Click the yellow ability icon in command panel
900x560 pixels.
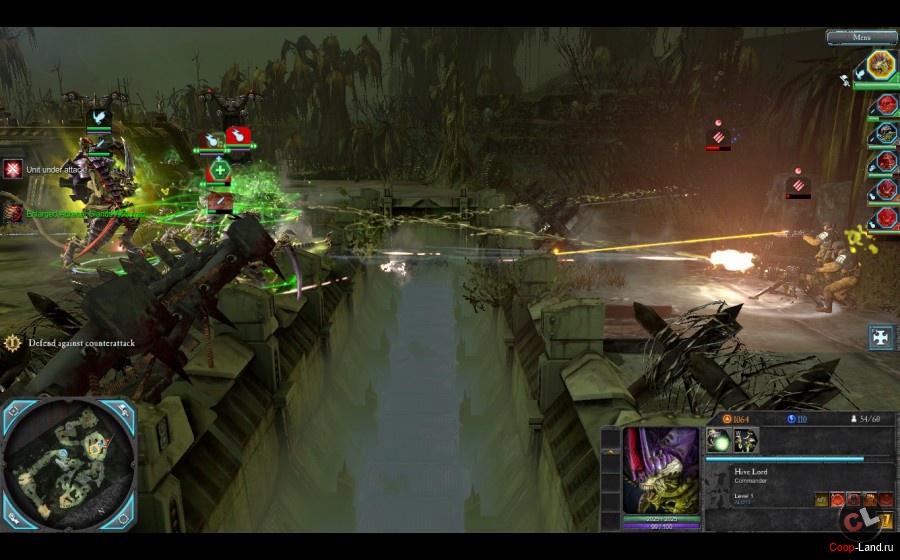(x=821, y=499)
